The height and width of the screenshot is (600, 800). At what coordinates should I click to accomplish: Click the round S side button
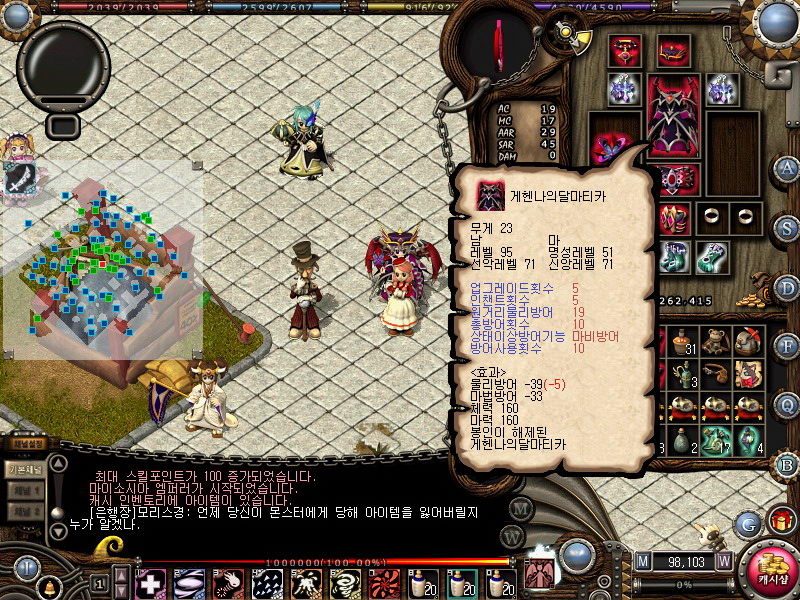tap(788, 228)
